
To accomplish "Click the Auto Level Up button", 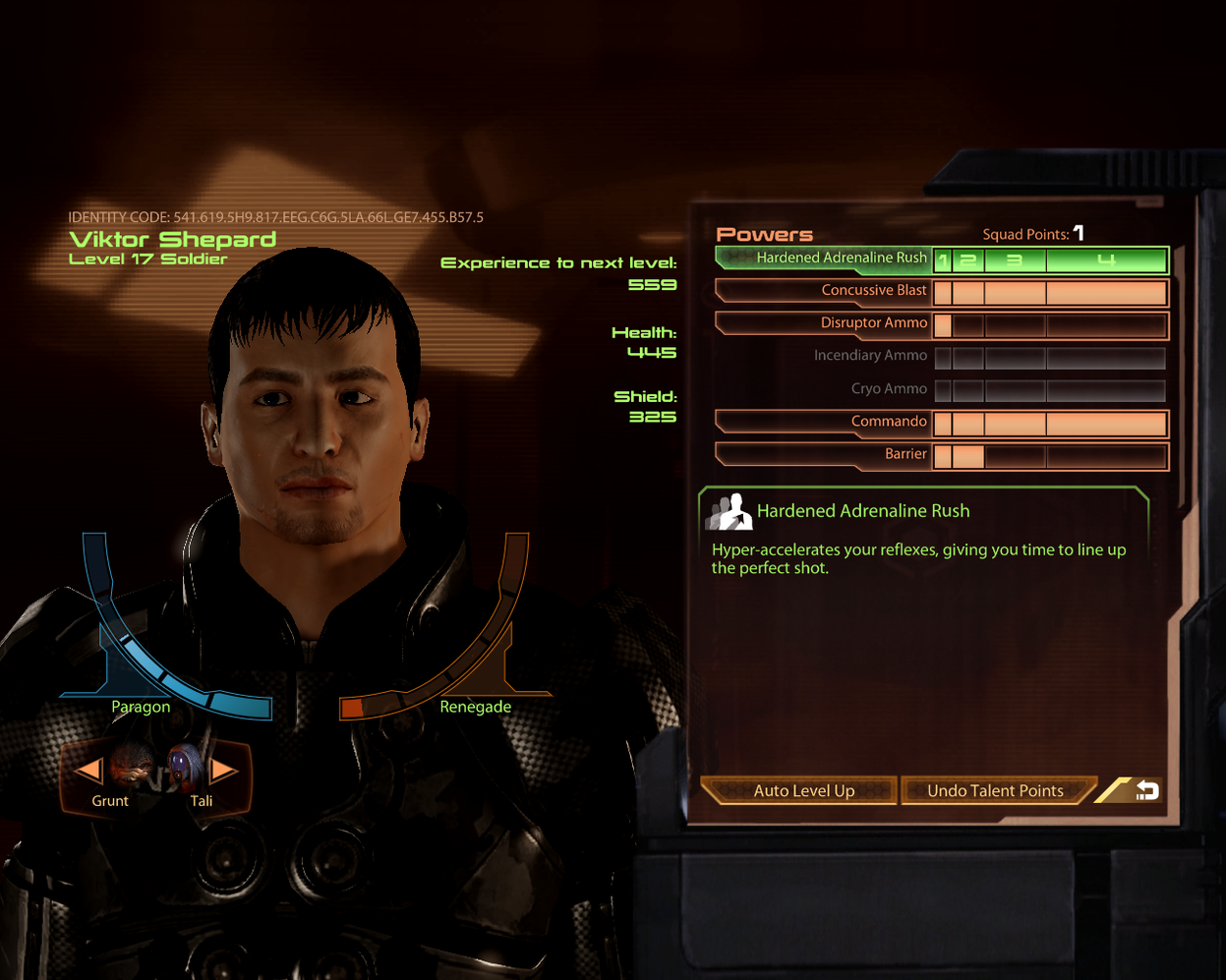I will 802,790.
